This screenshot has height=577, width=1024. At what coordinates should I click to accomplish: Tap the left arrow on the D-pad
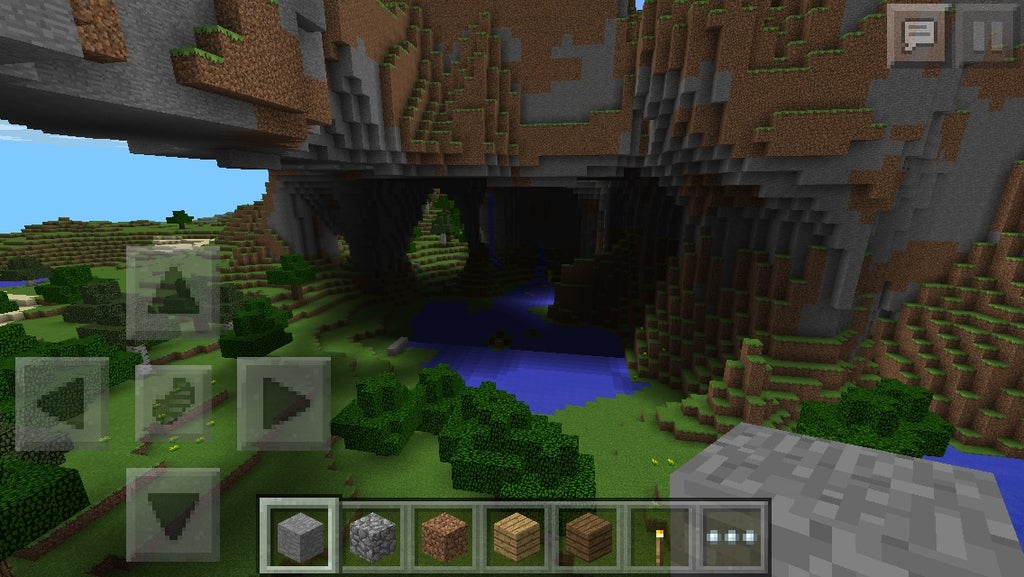coord(62,403)
